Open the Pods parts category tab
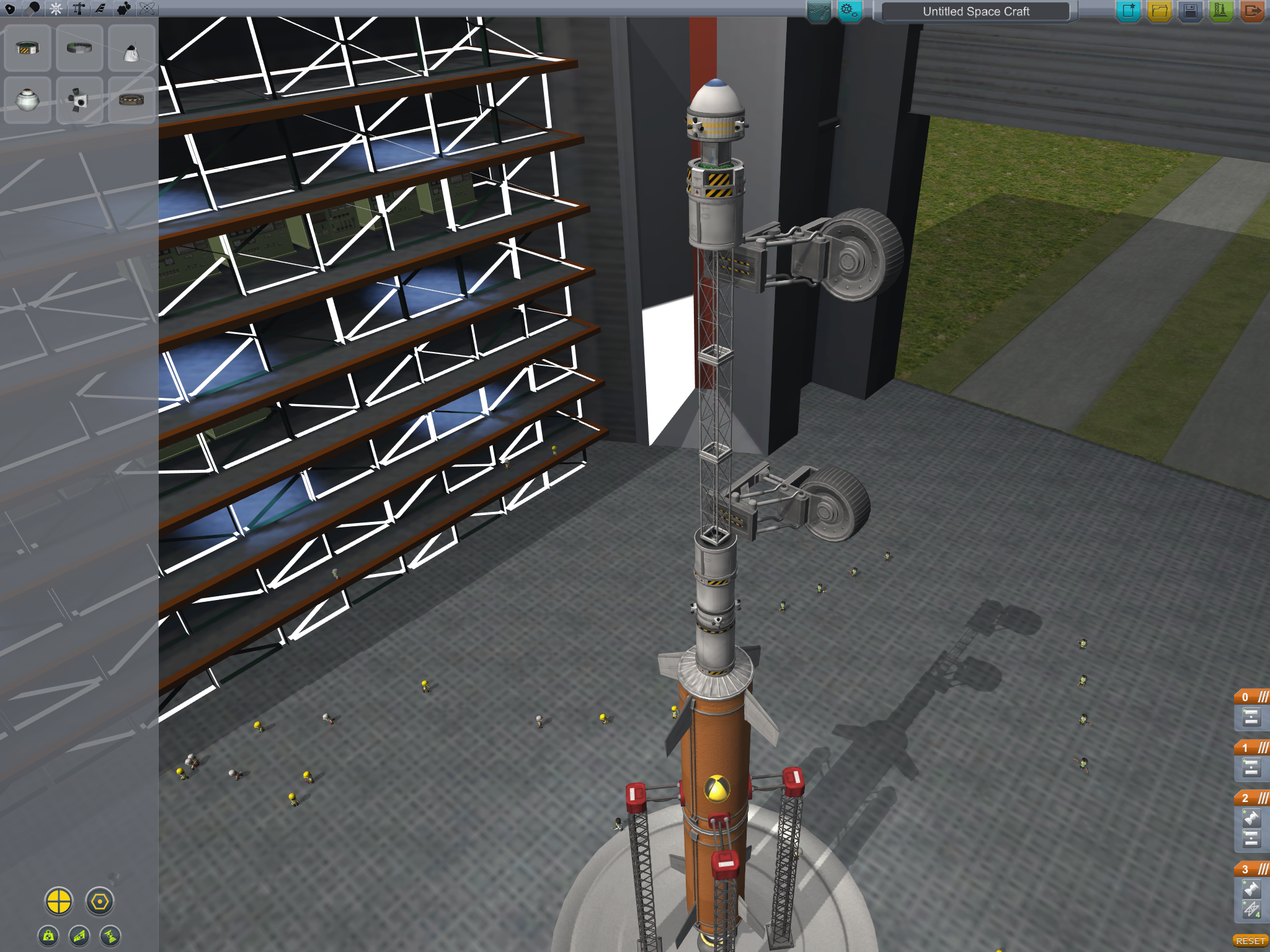 (x=10, y=9)
